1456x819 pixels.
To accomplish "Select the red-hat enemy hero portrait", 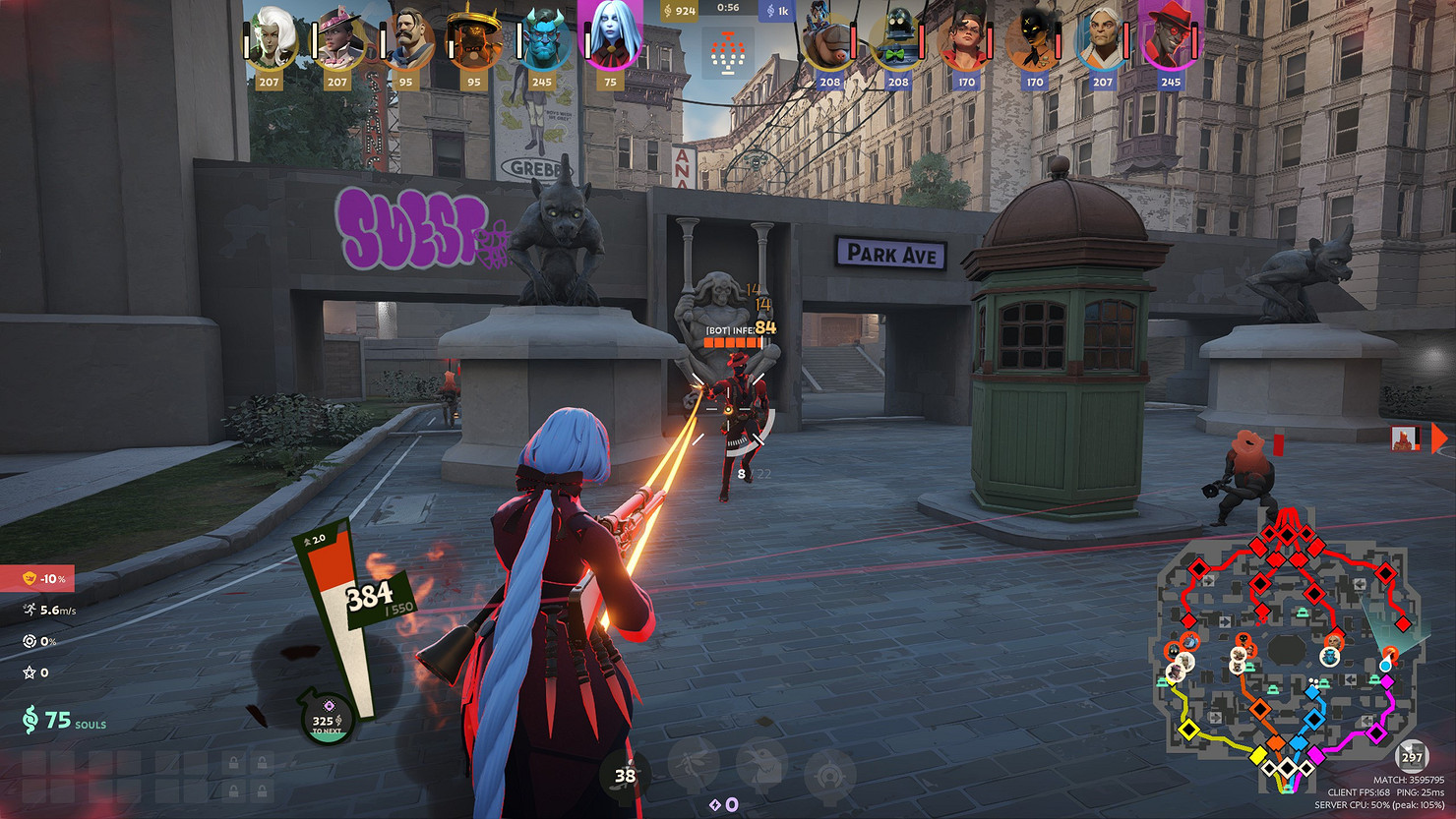I will point(1170,41).
